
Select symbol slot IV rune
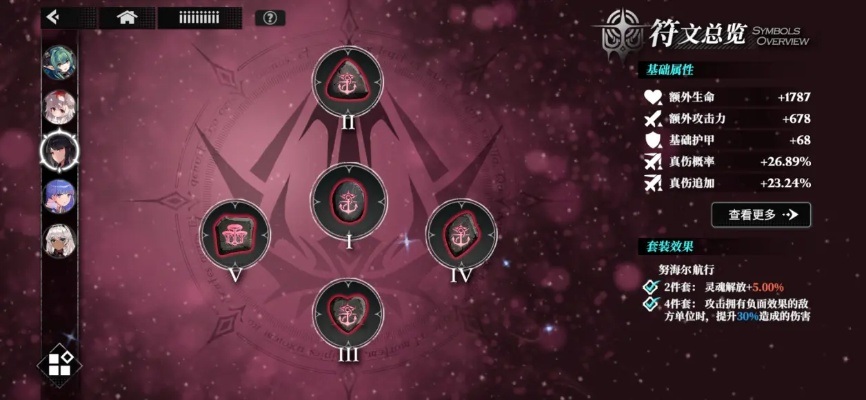(x=461, y=232)
